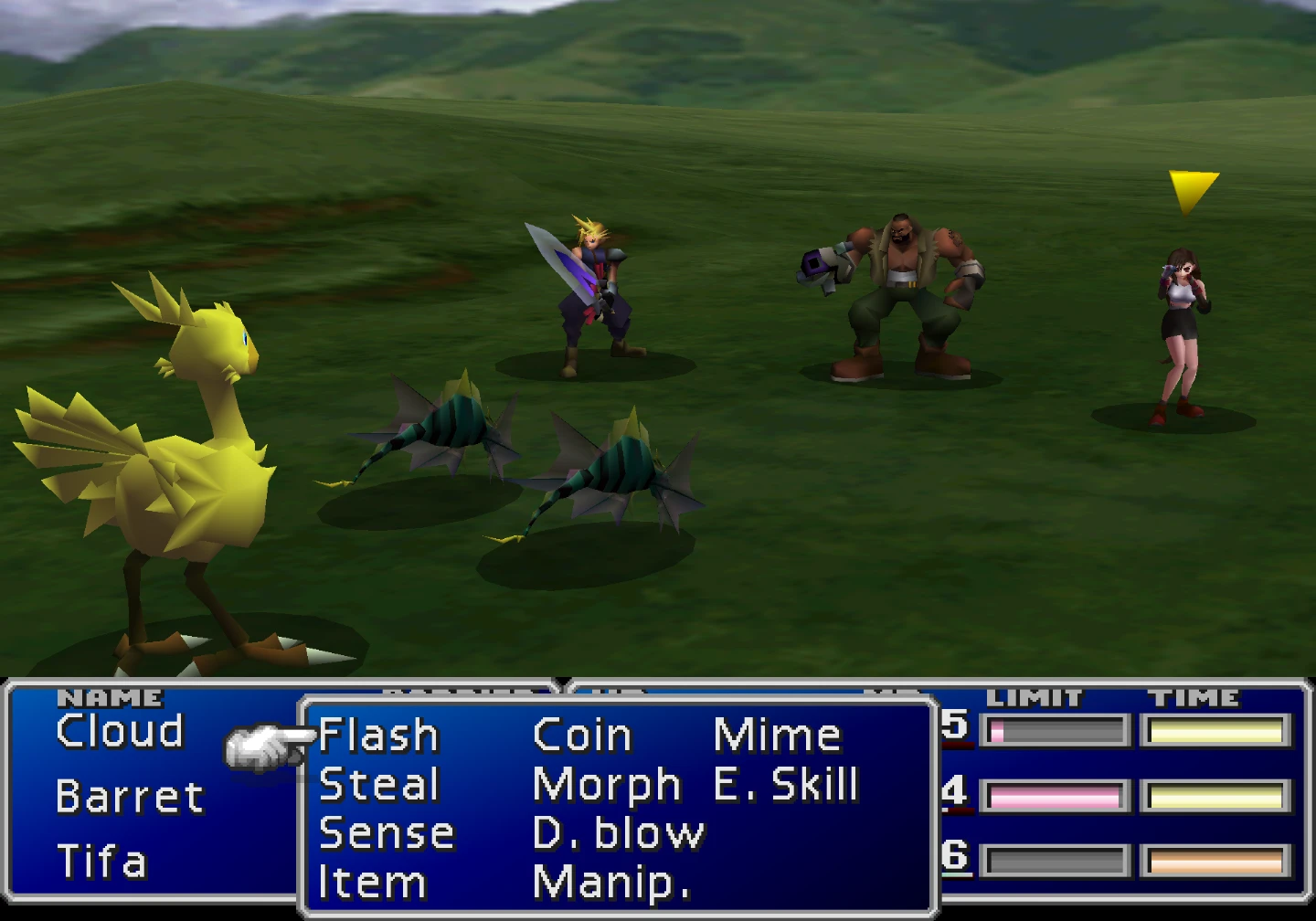This screenshot has width=1316, height=921.
Task: Select Tifa in the party list
Action: [x=101, y=862]
